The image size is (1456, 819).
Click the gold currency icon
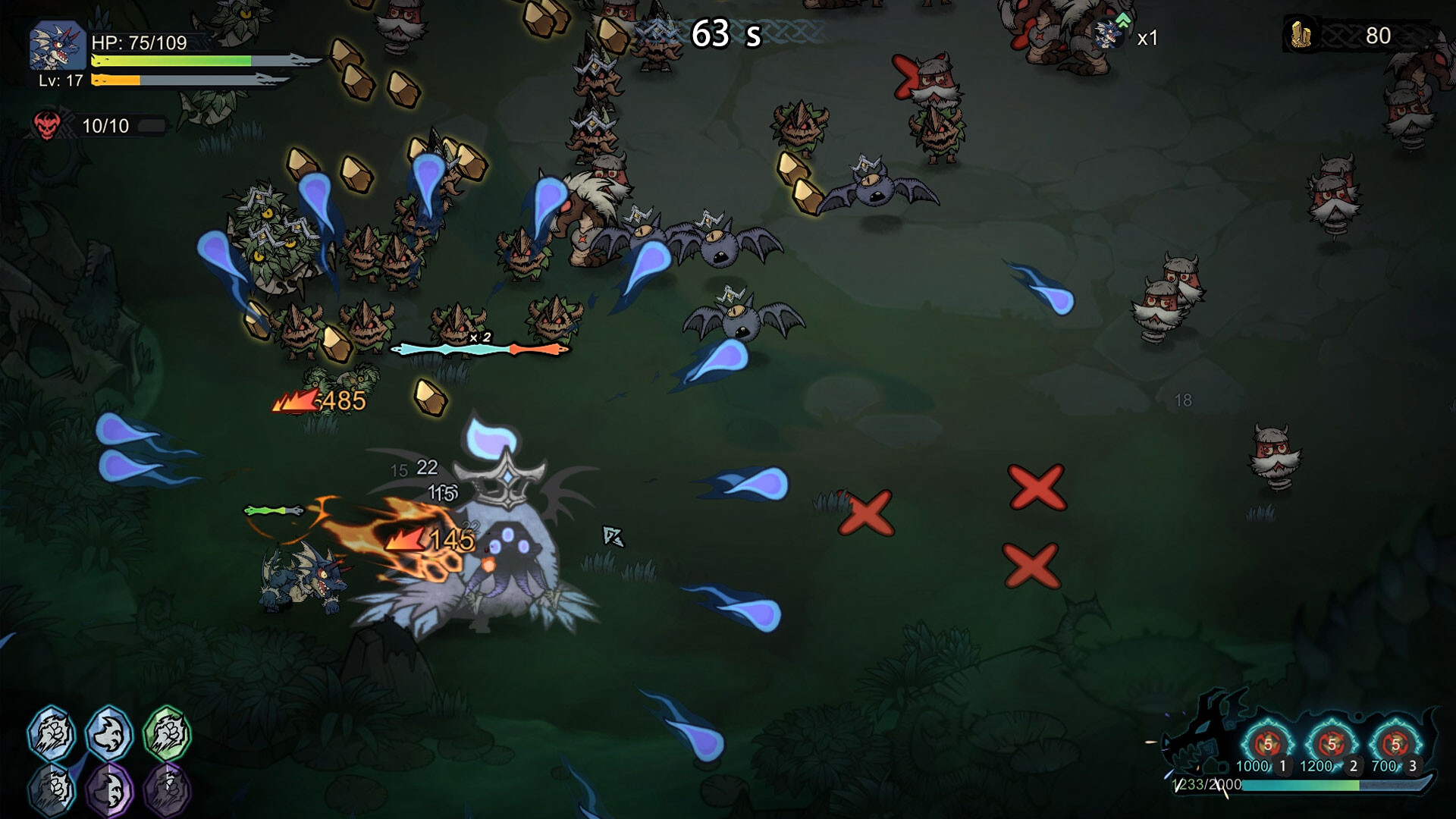pyautogui.click(x=1301, y=35)
